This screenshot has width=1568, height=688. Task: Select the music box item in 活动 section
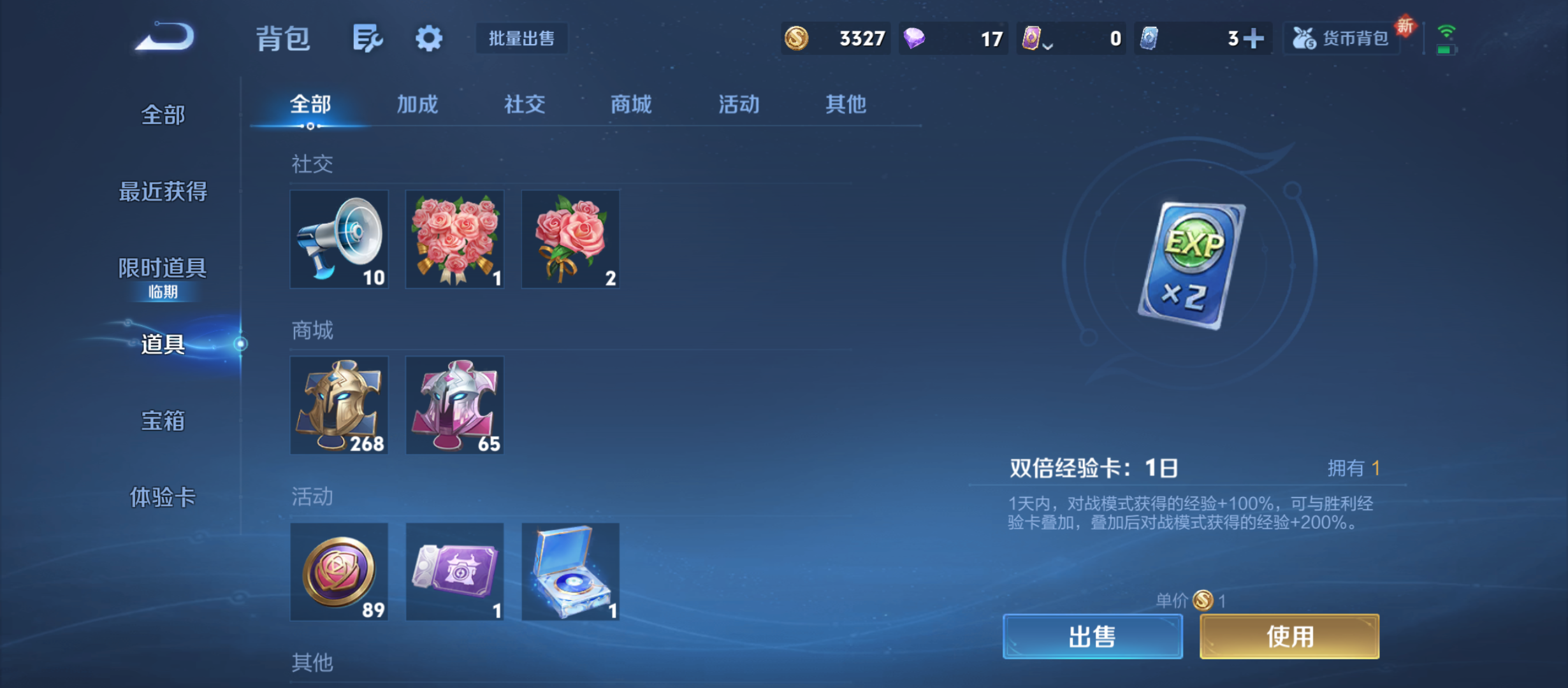tap(570, 572)
